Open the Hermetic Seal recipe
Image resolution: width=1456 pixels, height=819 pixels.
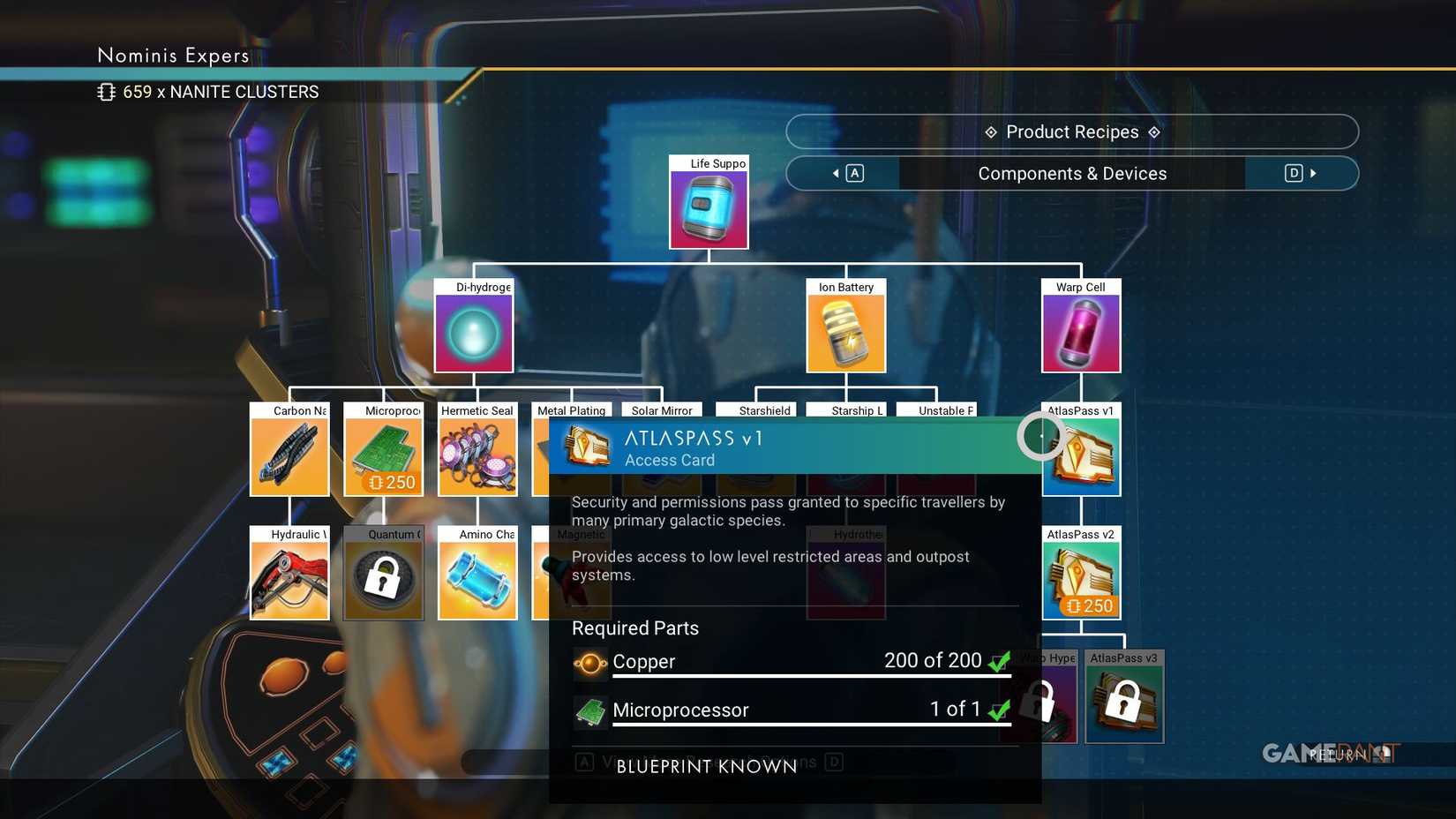point(477,455)
